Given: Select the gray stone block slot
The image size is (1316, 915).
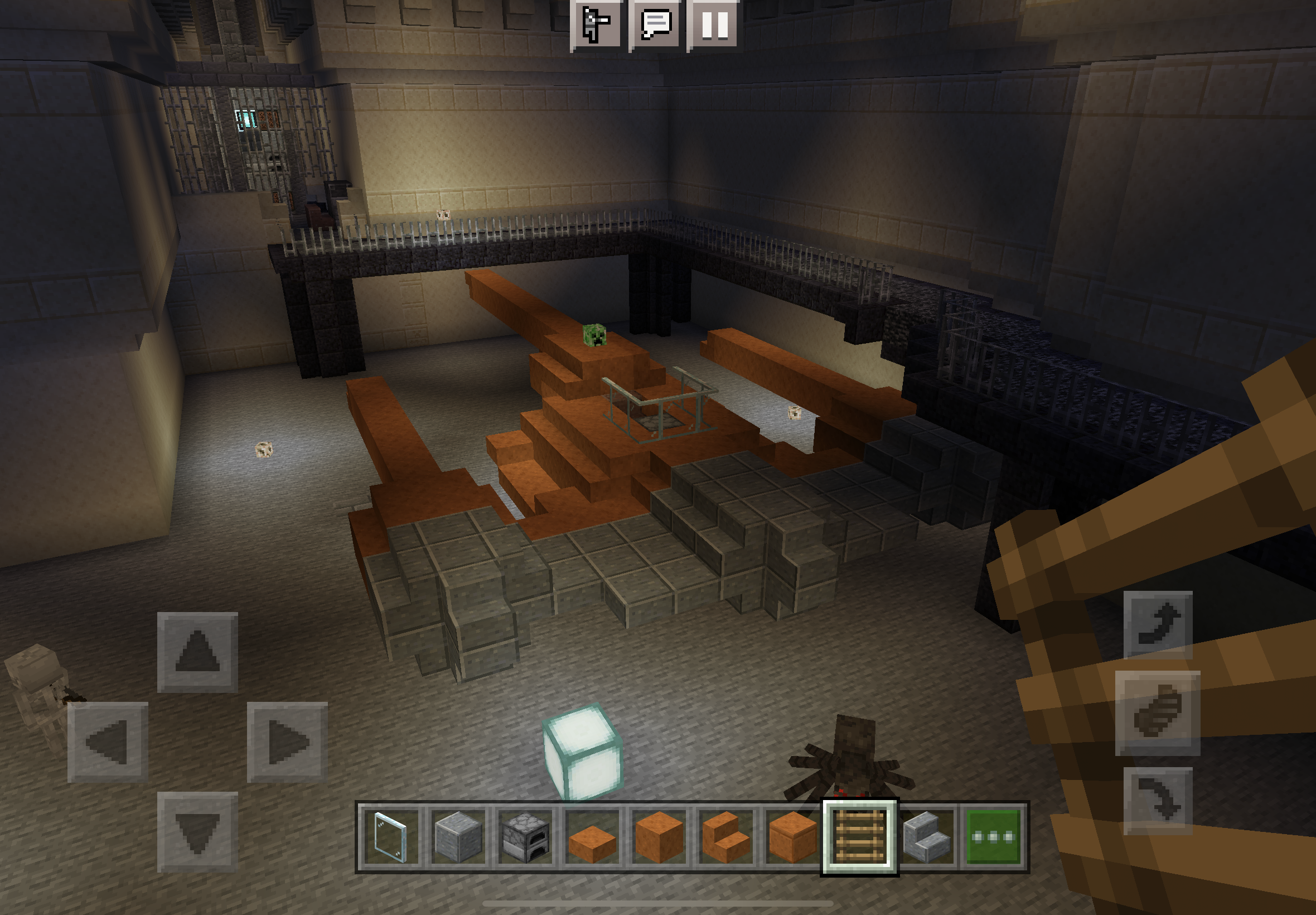Looking at the screenshot, I should (458, 837).
